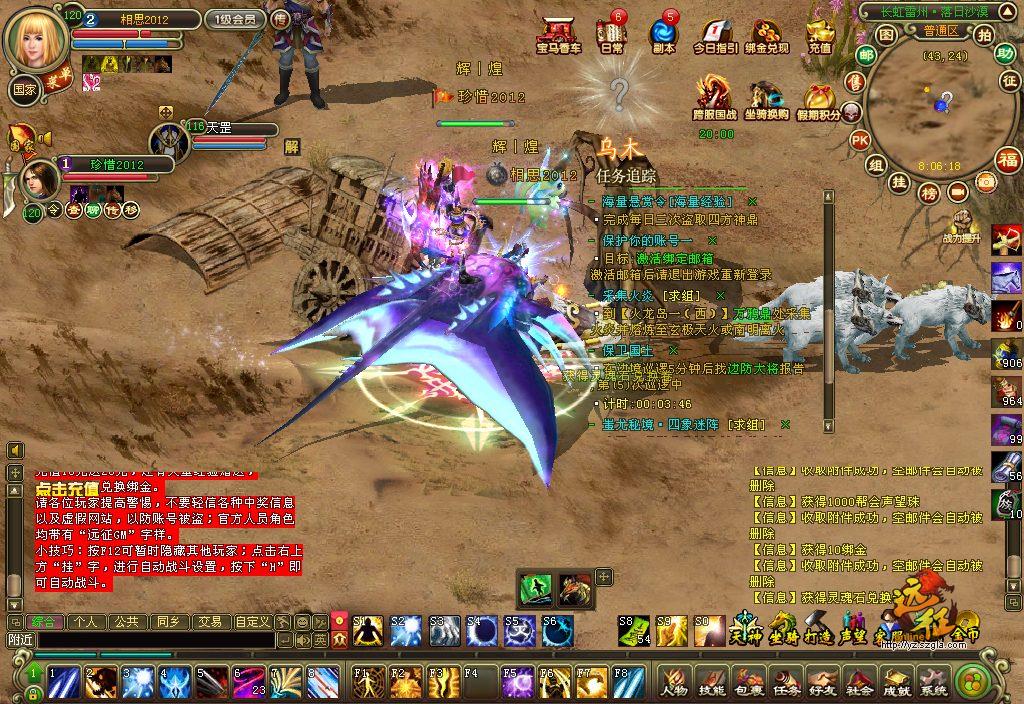Switch chat to the 交易 trade tab
The width and height of the screenshot is (1024, 704).
point(209,621)
